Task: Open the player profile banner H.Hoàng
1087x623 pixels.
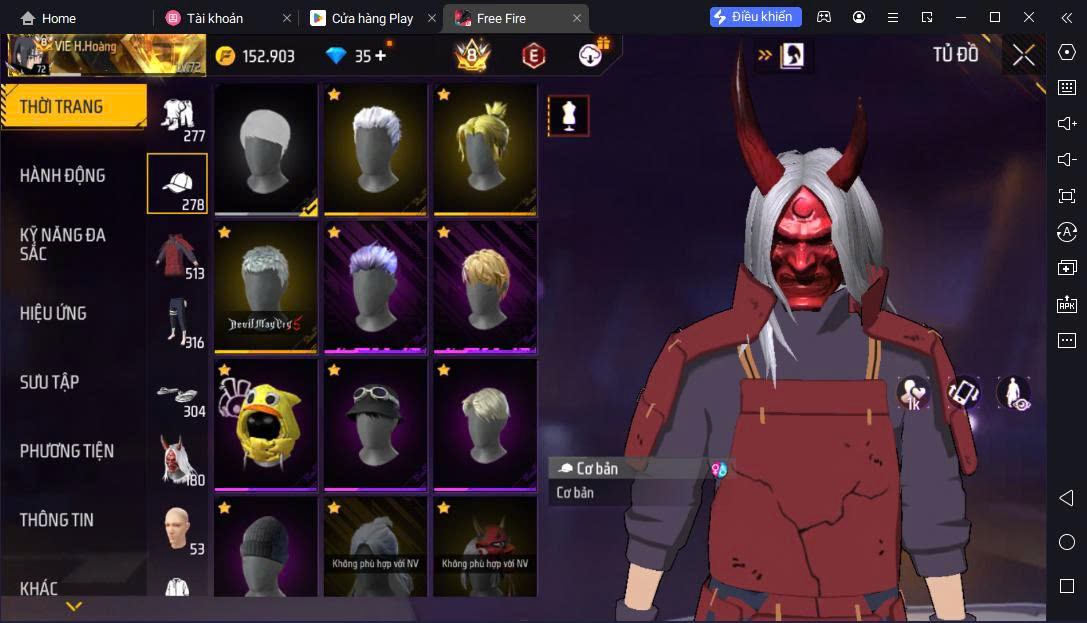Action: click(105, 56)
